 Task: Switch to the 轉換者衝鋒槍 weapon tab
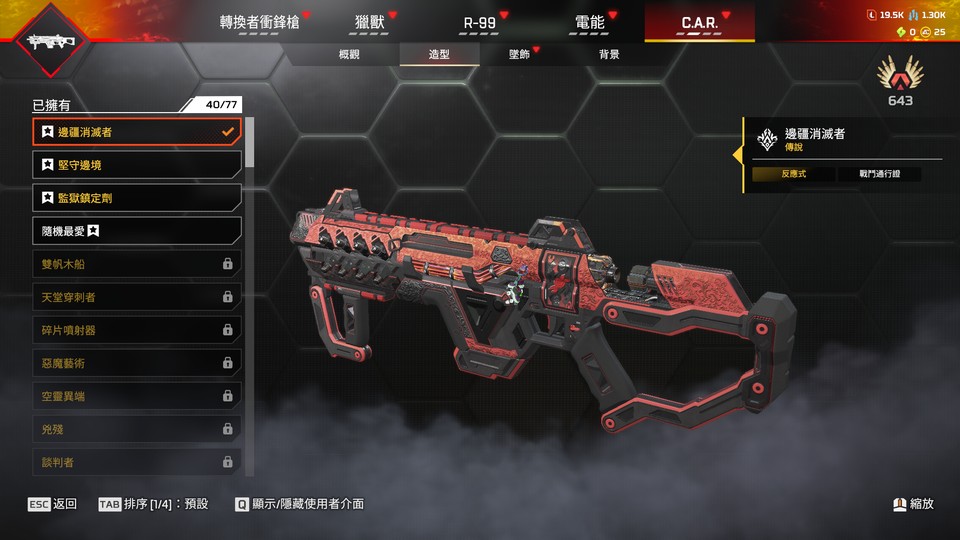(259, 22)
